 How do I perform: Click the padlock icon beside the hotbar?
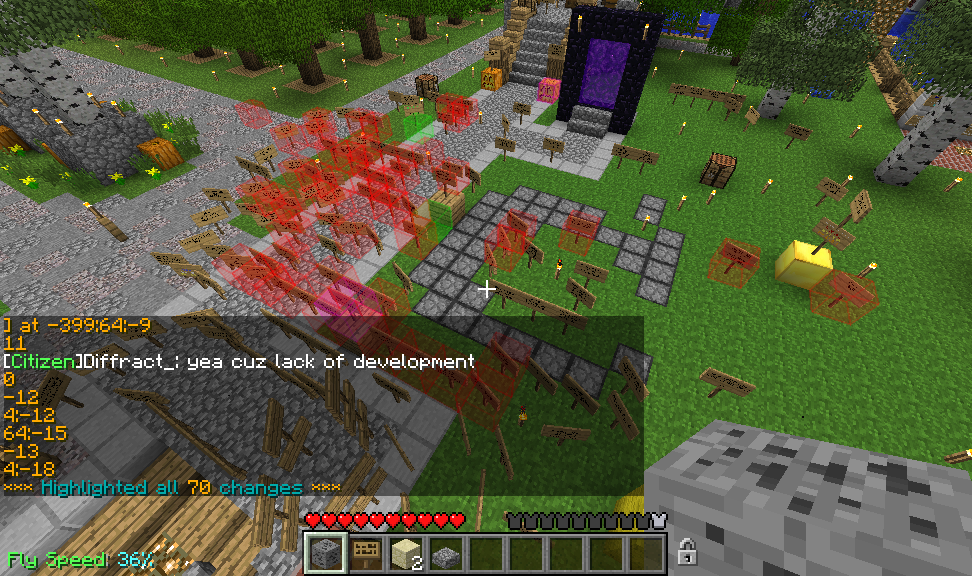(687, 551)
